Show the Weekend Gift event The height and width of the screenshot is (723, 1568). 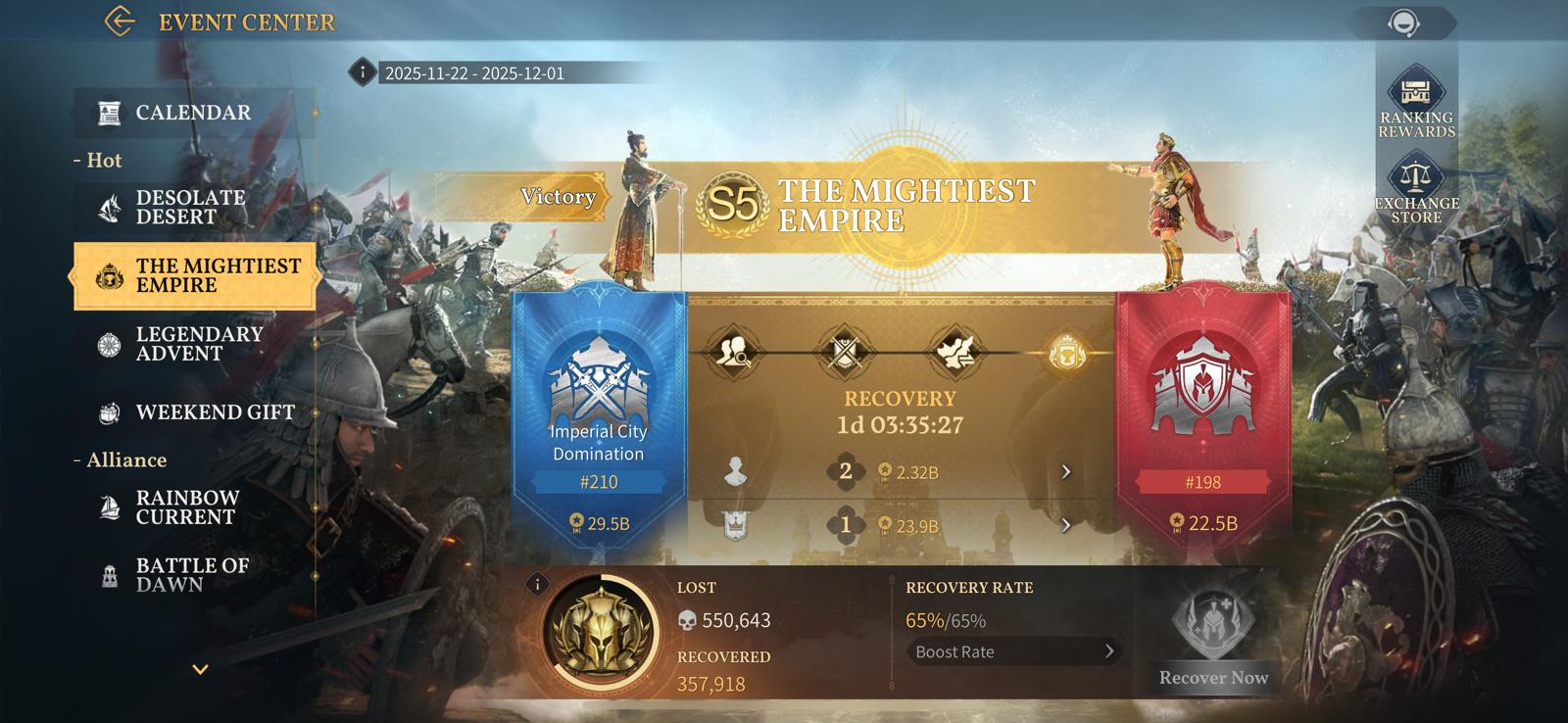(x=214, y=412)
